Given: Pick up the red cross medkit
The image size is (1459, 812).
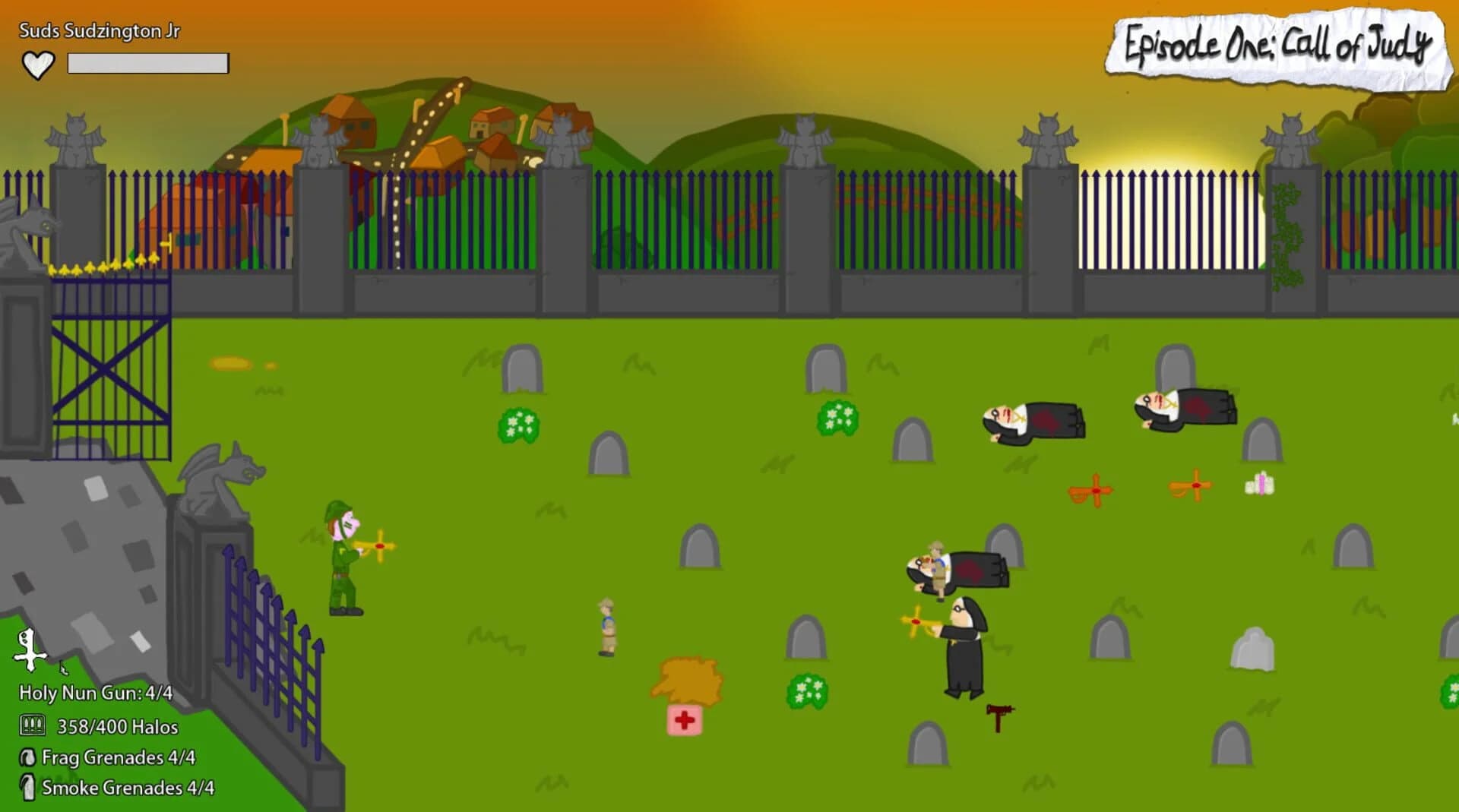Looking at the screenshot, I should coord(685,719).
